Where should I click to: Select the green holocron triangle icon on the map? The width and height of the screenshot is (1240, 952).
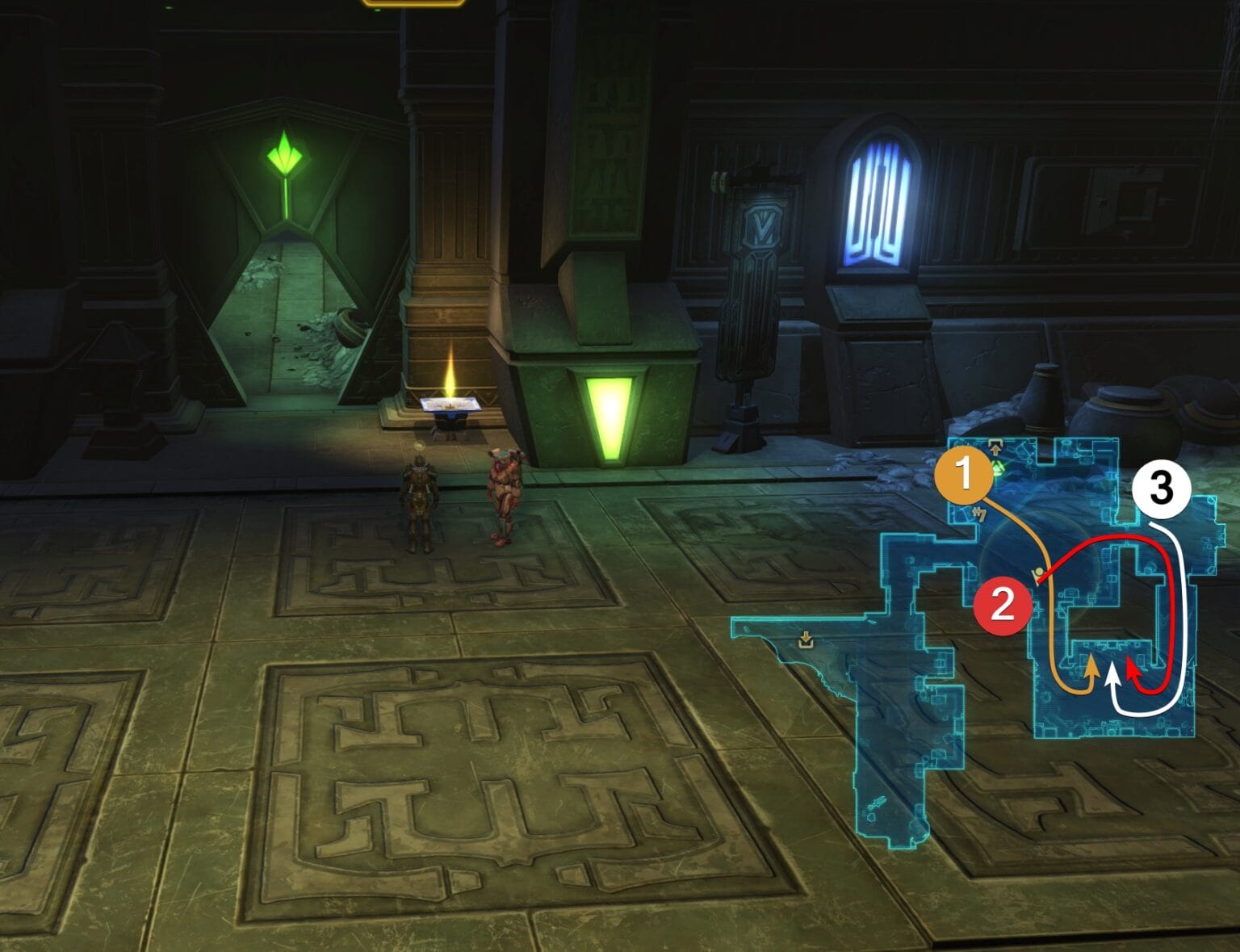click(997, 467)
